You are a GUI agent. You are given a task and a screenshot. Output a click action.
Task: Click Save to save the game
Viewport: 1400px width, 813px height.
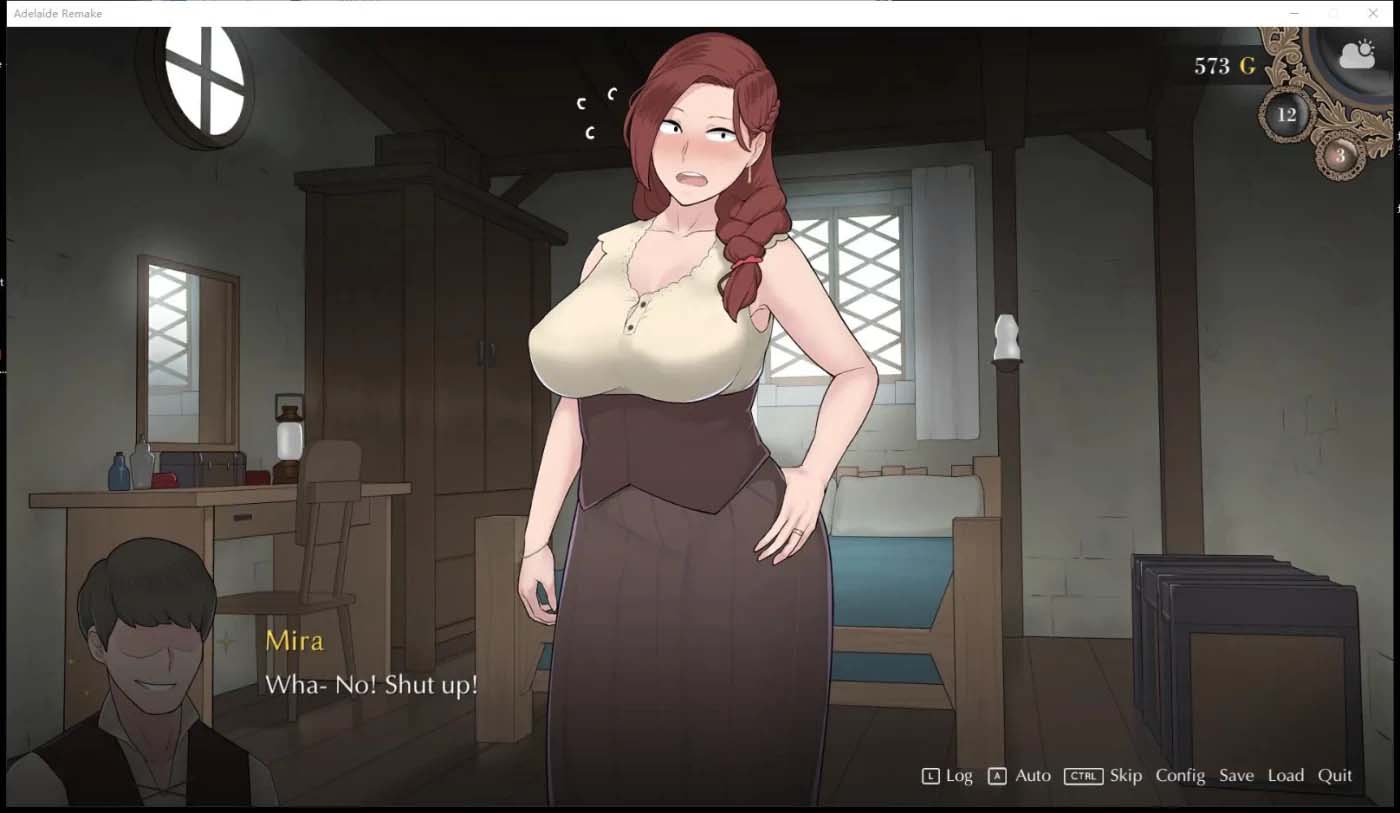1237,775
